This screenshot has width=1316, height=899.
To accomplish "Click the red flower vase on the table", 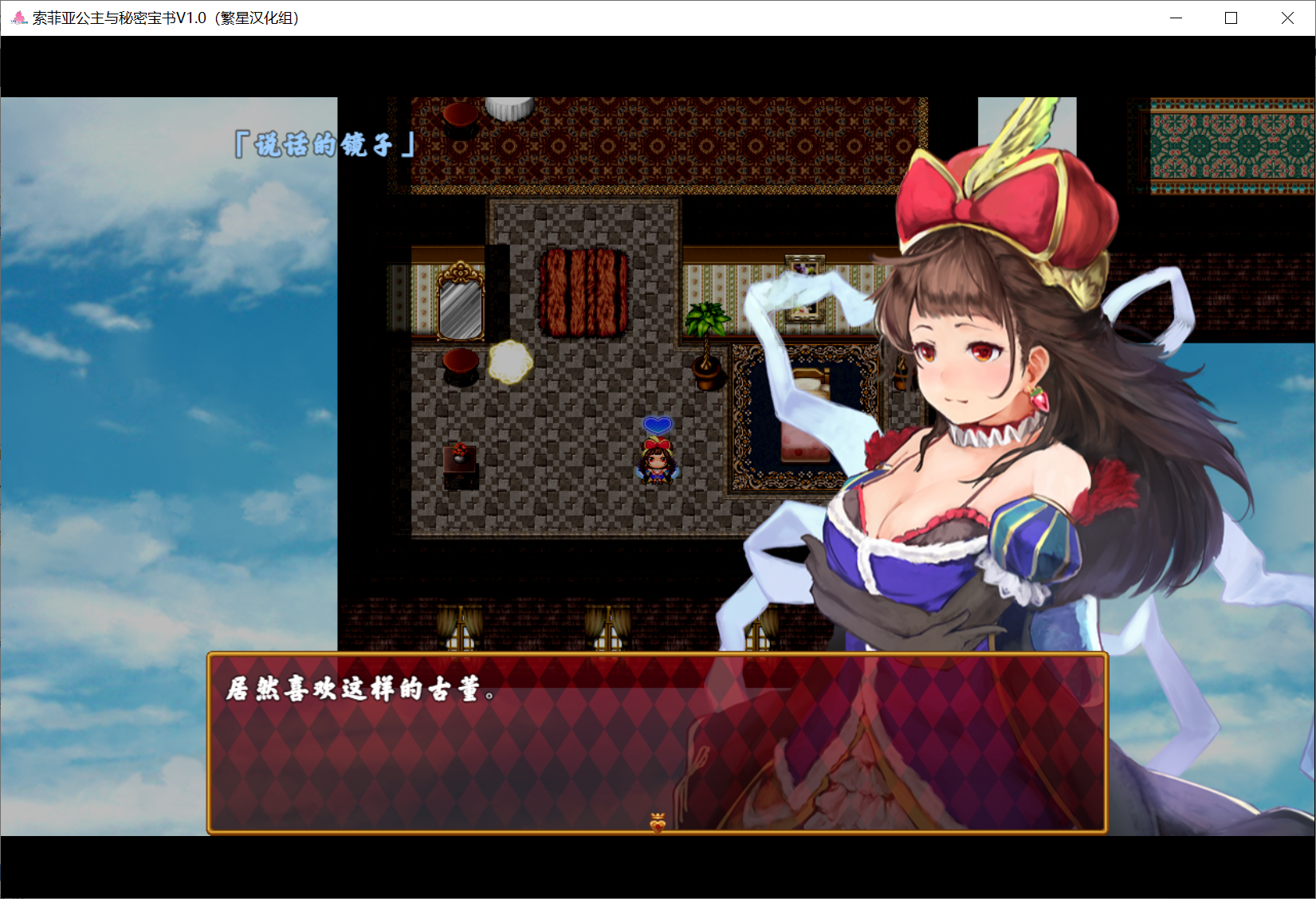I will 460,453.
